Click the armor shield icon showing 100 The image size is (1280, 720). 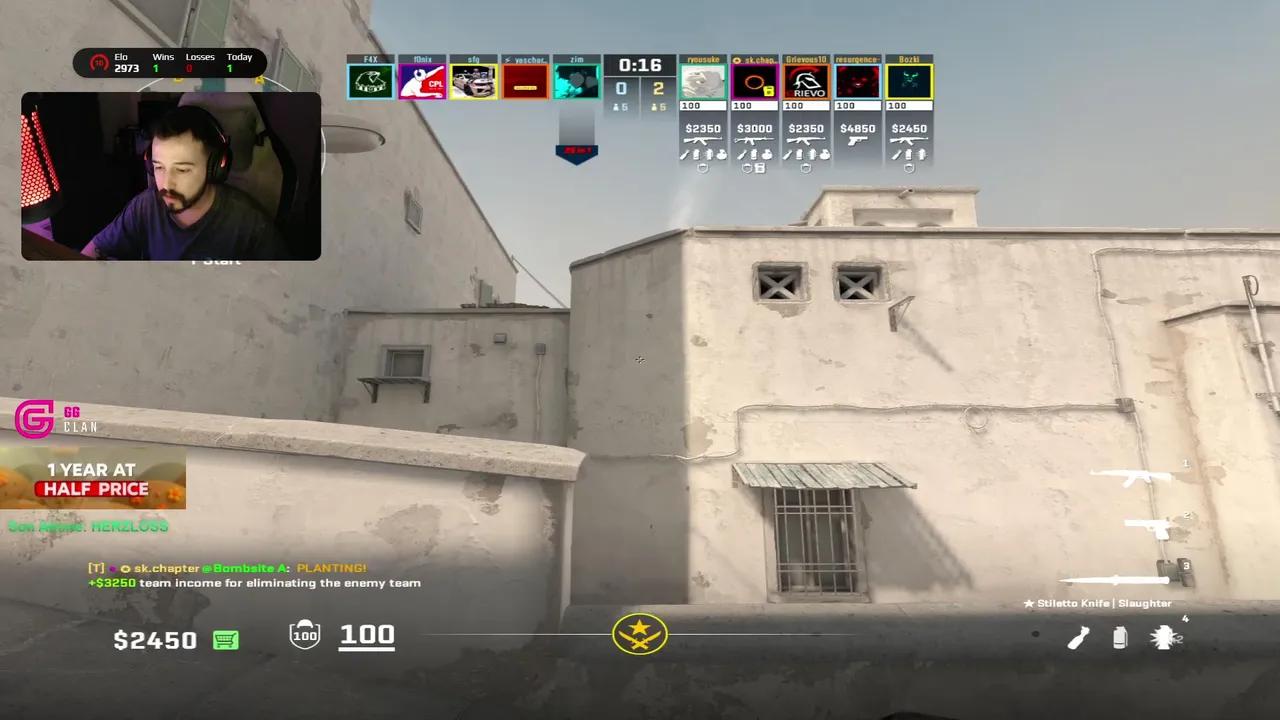pos(305,634)
